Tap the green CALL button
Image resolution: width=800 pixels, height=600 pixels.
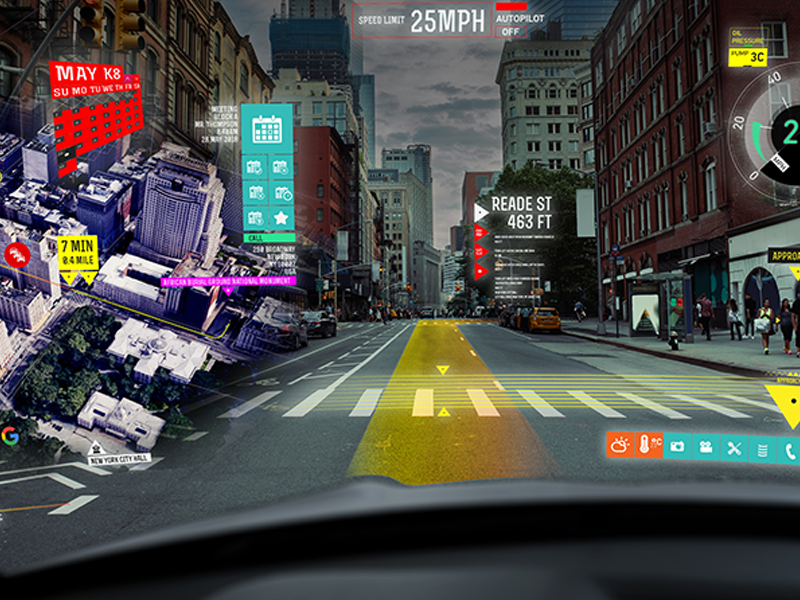(267, 238)
